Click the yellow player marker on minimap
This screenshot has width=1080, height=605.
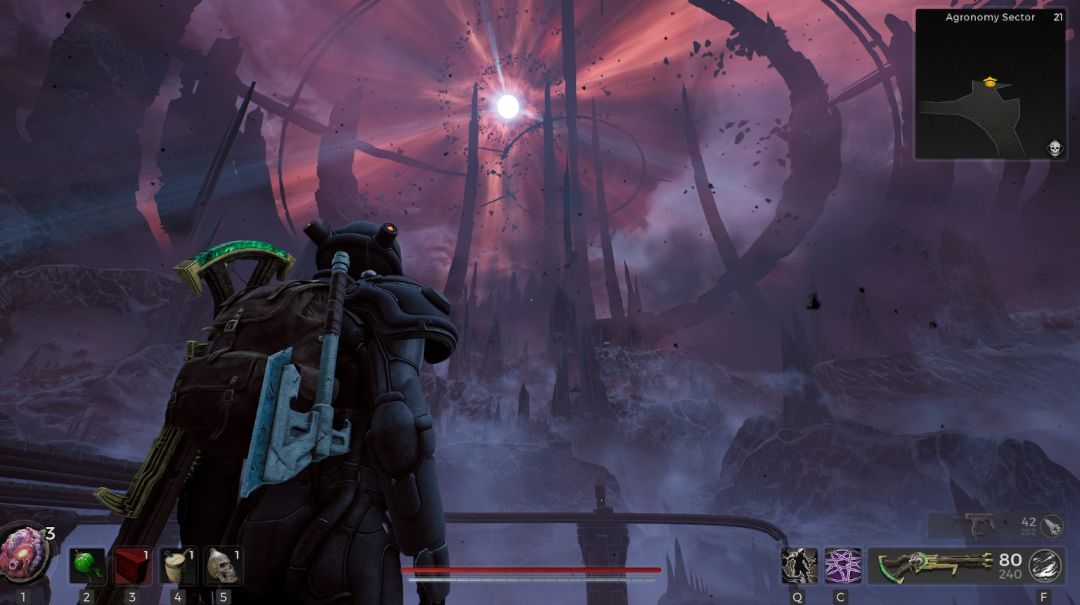coord(990,83)
